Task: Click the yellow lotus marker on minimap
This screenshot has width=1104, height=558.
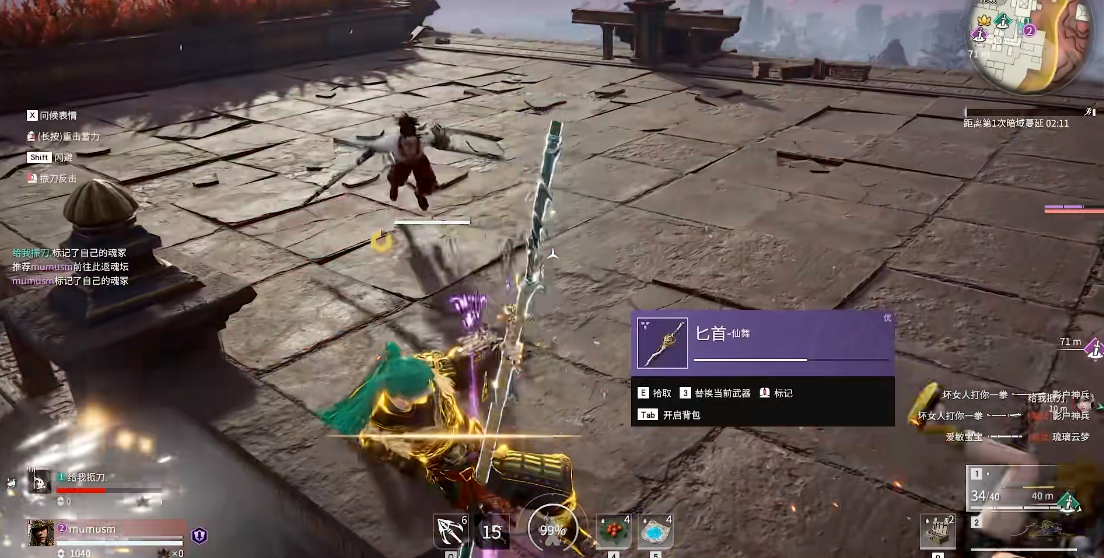Action: pyautogui.click(x=982, y=19)
